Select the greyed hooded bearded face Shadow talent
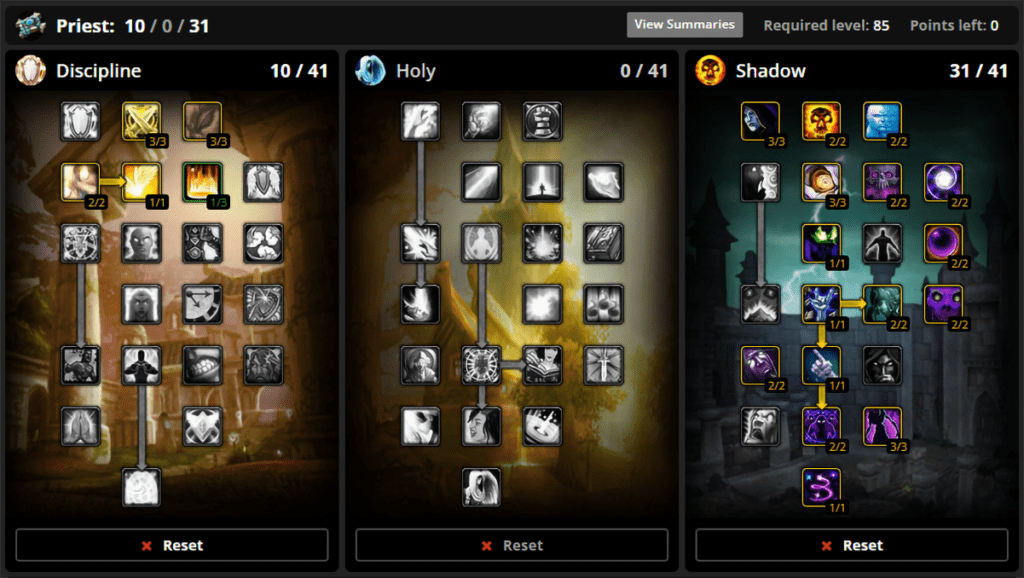The image size is (1024, 578). pos(883,365)
